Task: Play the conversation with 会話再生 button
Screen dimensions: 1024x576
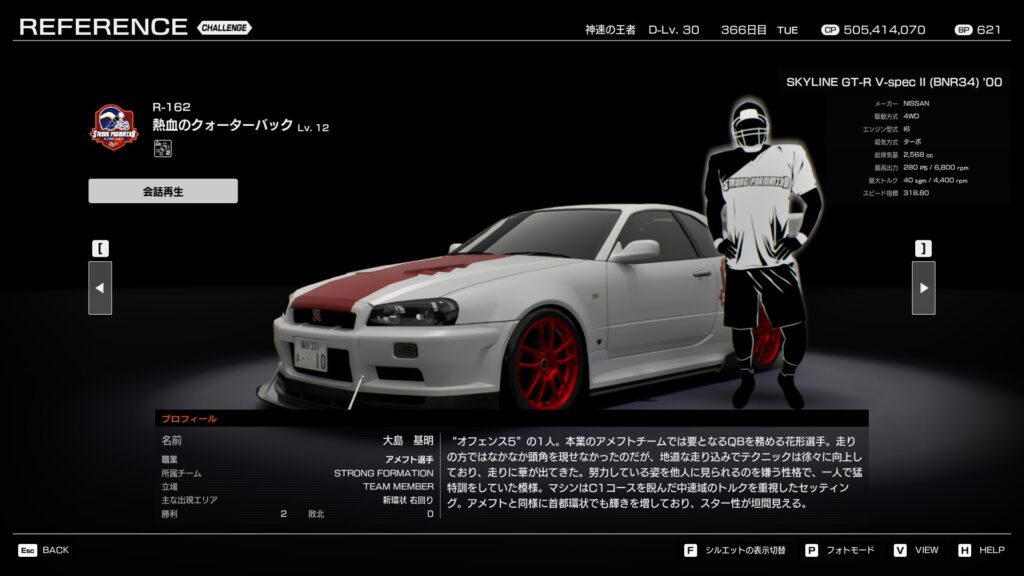Action: point(163,191)
